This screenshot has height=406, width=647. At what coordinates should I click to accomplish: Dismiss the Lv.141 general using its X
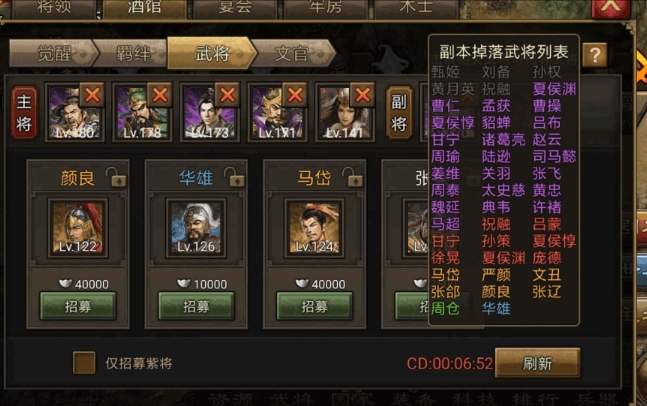coord(362,94)
